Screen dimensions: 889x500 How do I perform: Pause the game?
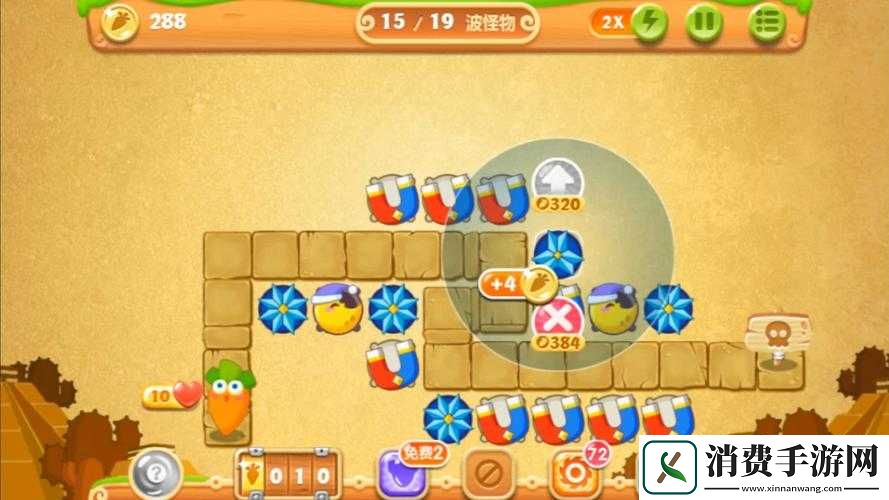[706, 22]
